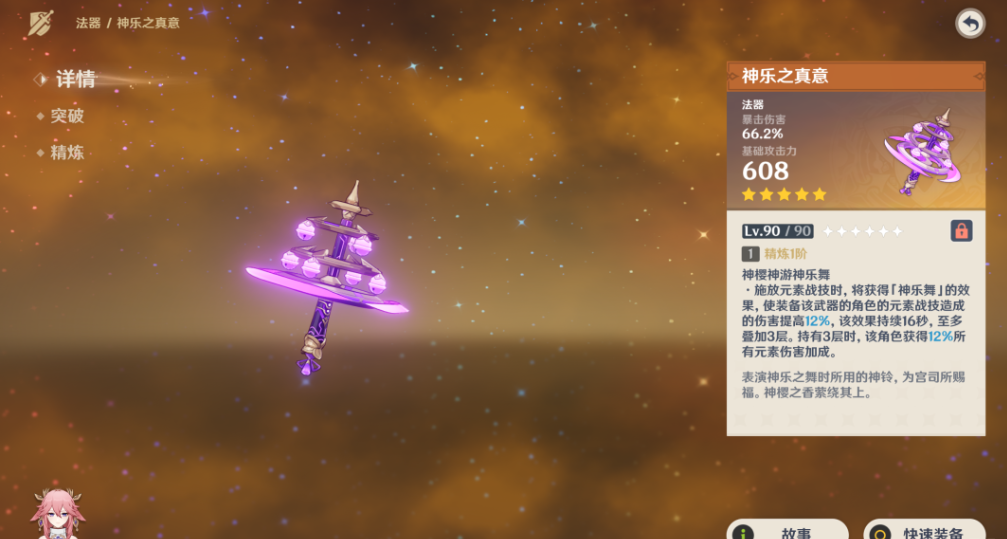This screenshot has height=539, width=1007.
Task: Toggle the weapon lock icon
Action: click(x=961, y=231)
